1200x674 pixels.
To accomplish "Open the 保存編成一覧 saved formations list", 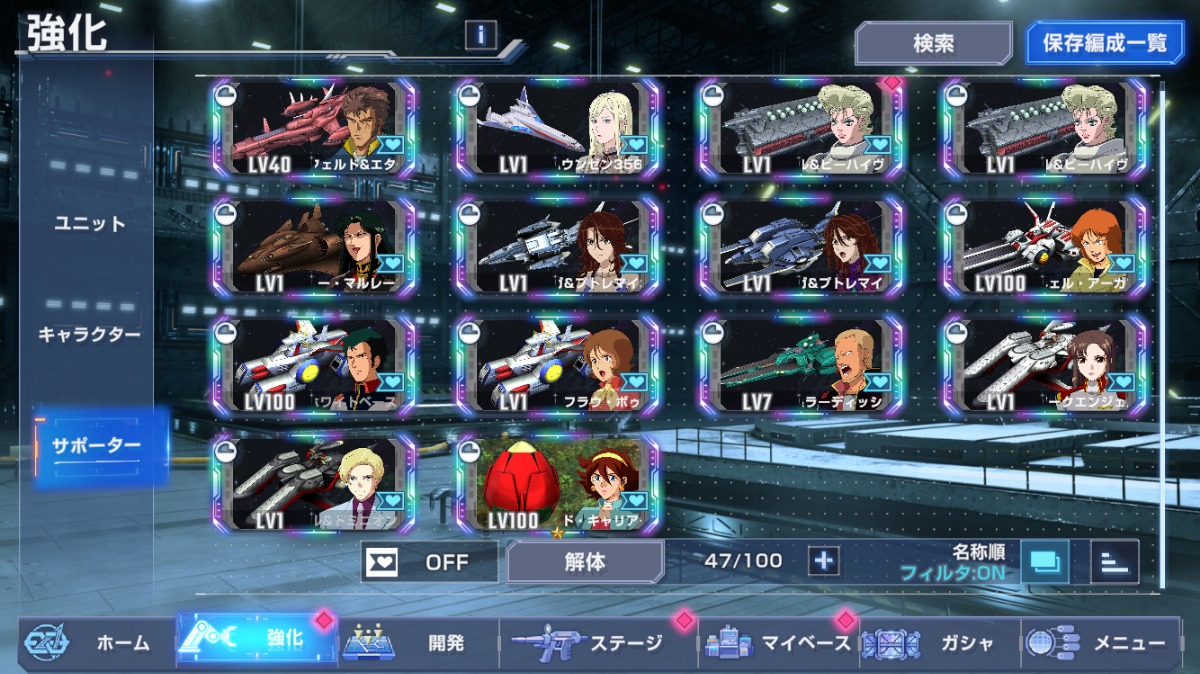I will tap(1105, 44).
